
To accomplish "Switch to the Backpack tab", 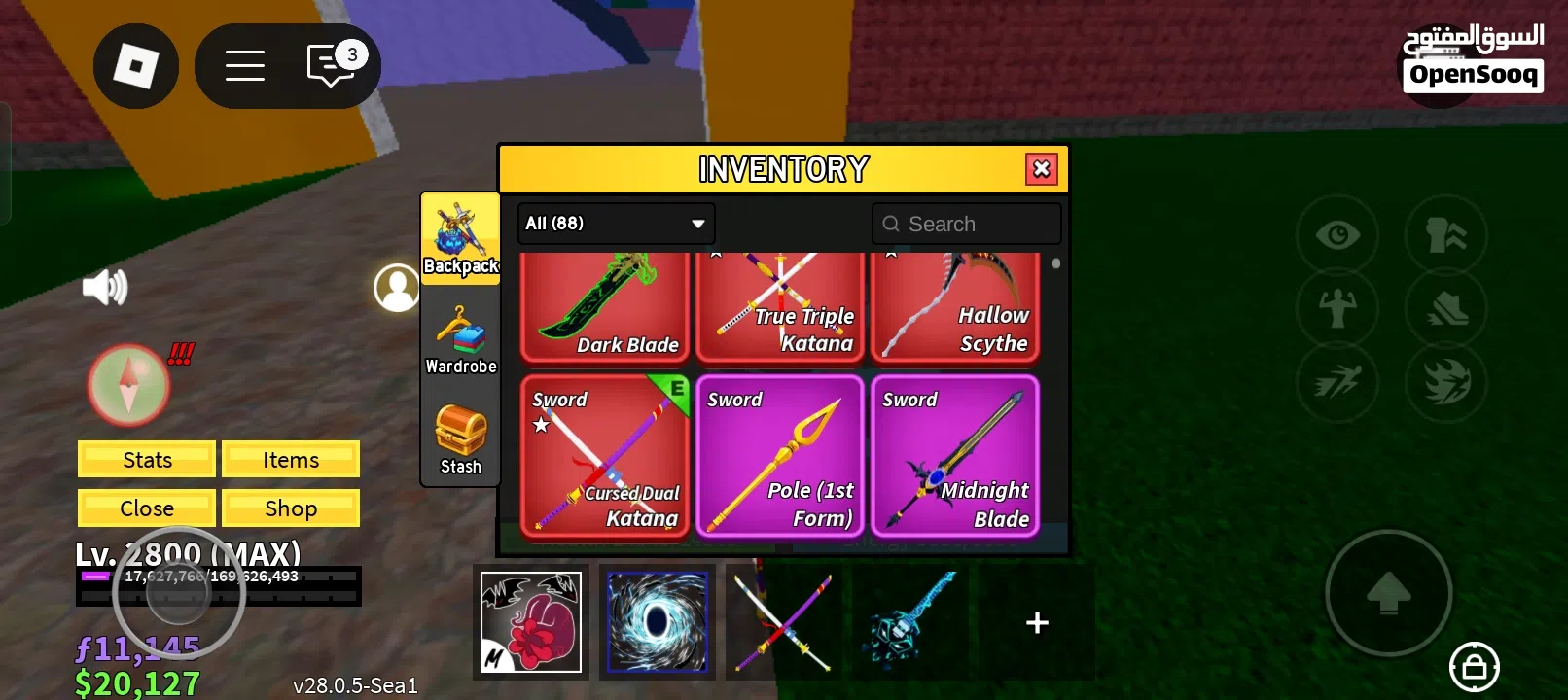I will coord(459,236).
